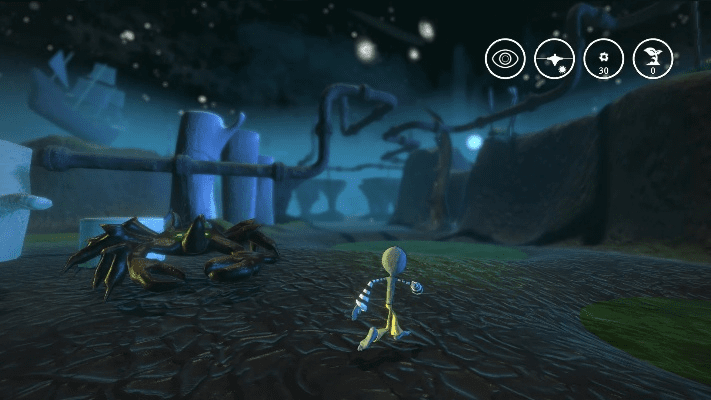Click the gear icon showing 30
Viewport: 711px width, 400px height.
603,59
